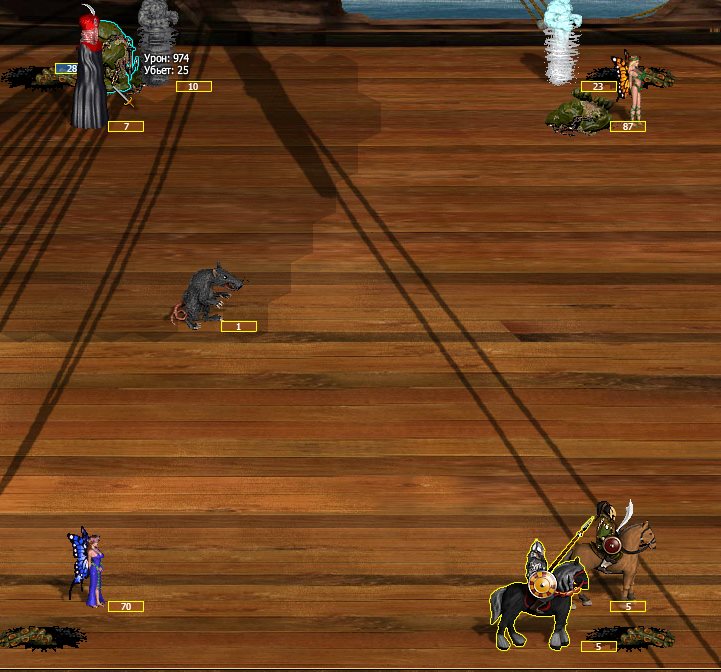Target the white whirlwind elemental
The image size is (721, 672).
[x=556, y=45]
